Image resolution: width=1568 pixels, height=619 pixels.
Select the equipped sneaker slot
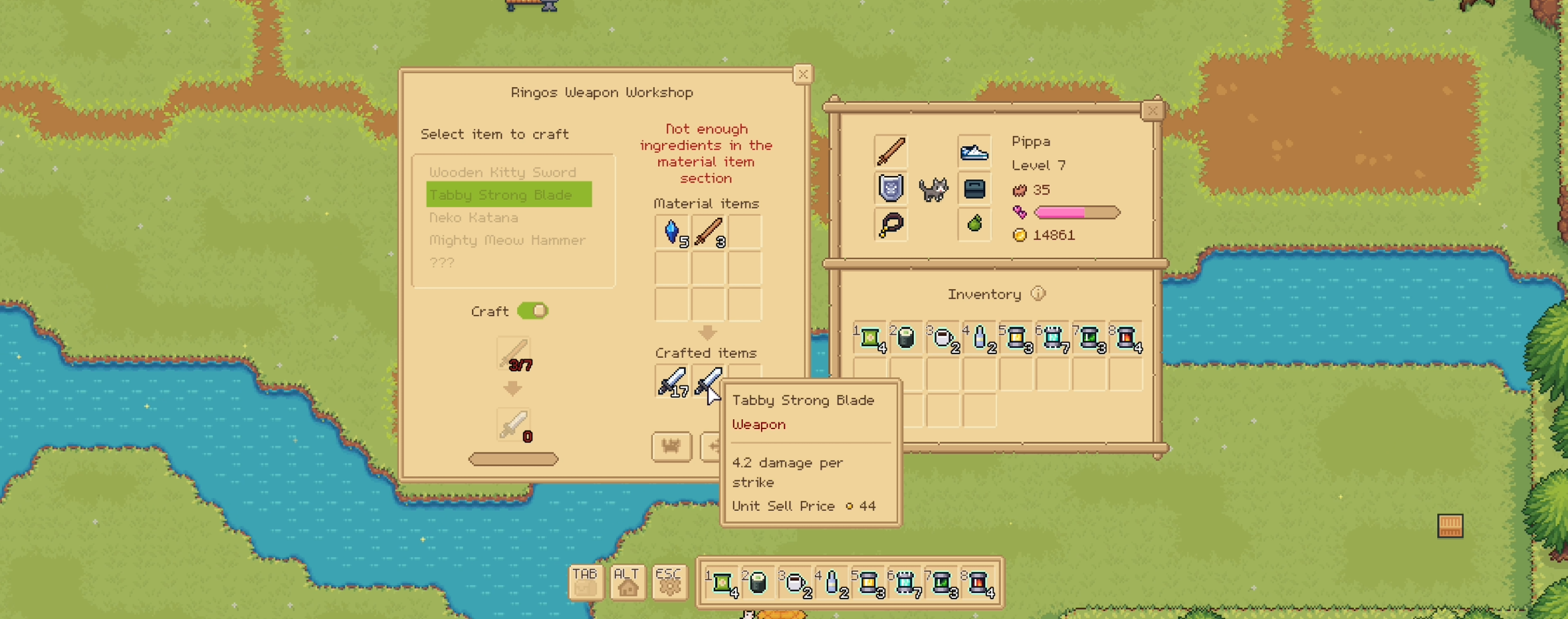(x=974, y=153)
